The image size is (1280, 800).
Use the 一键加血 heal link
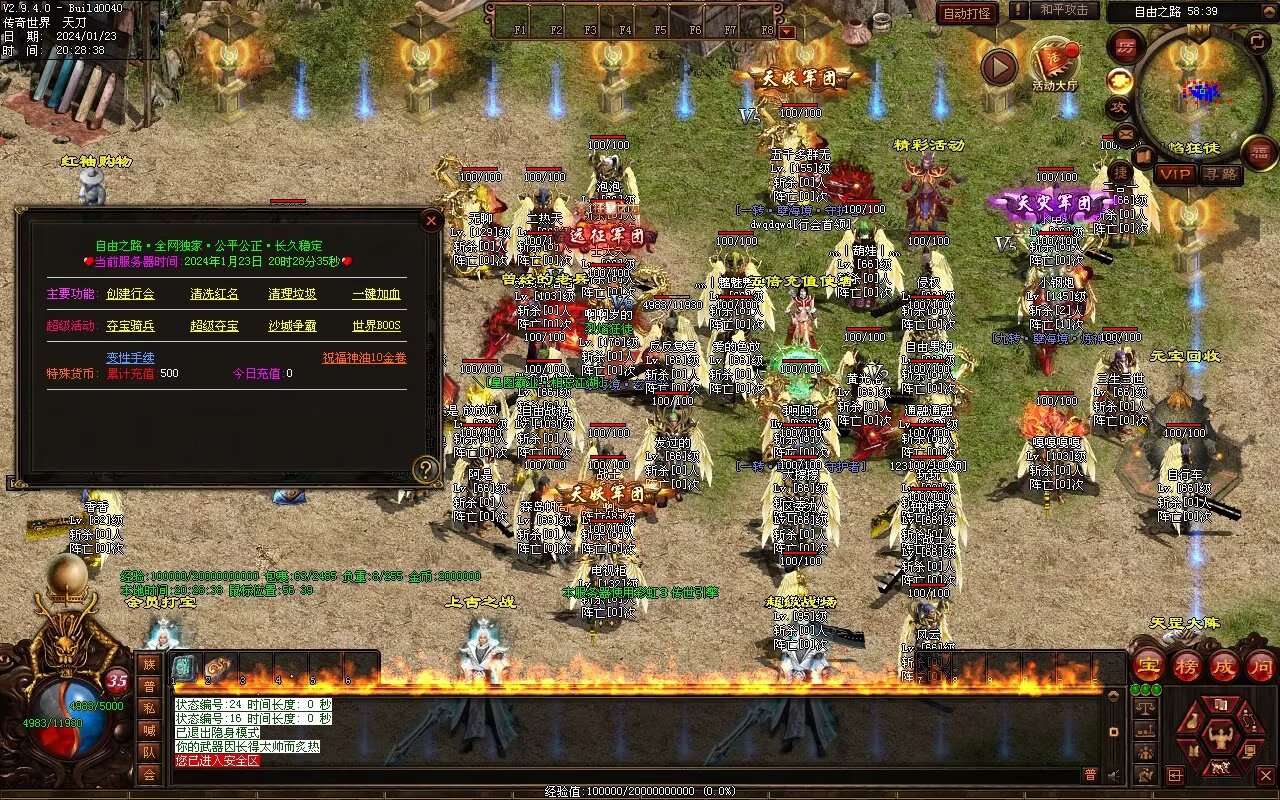pyautogui.click(x=376, y=294)
